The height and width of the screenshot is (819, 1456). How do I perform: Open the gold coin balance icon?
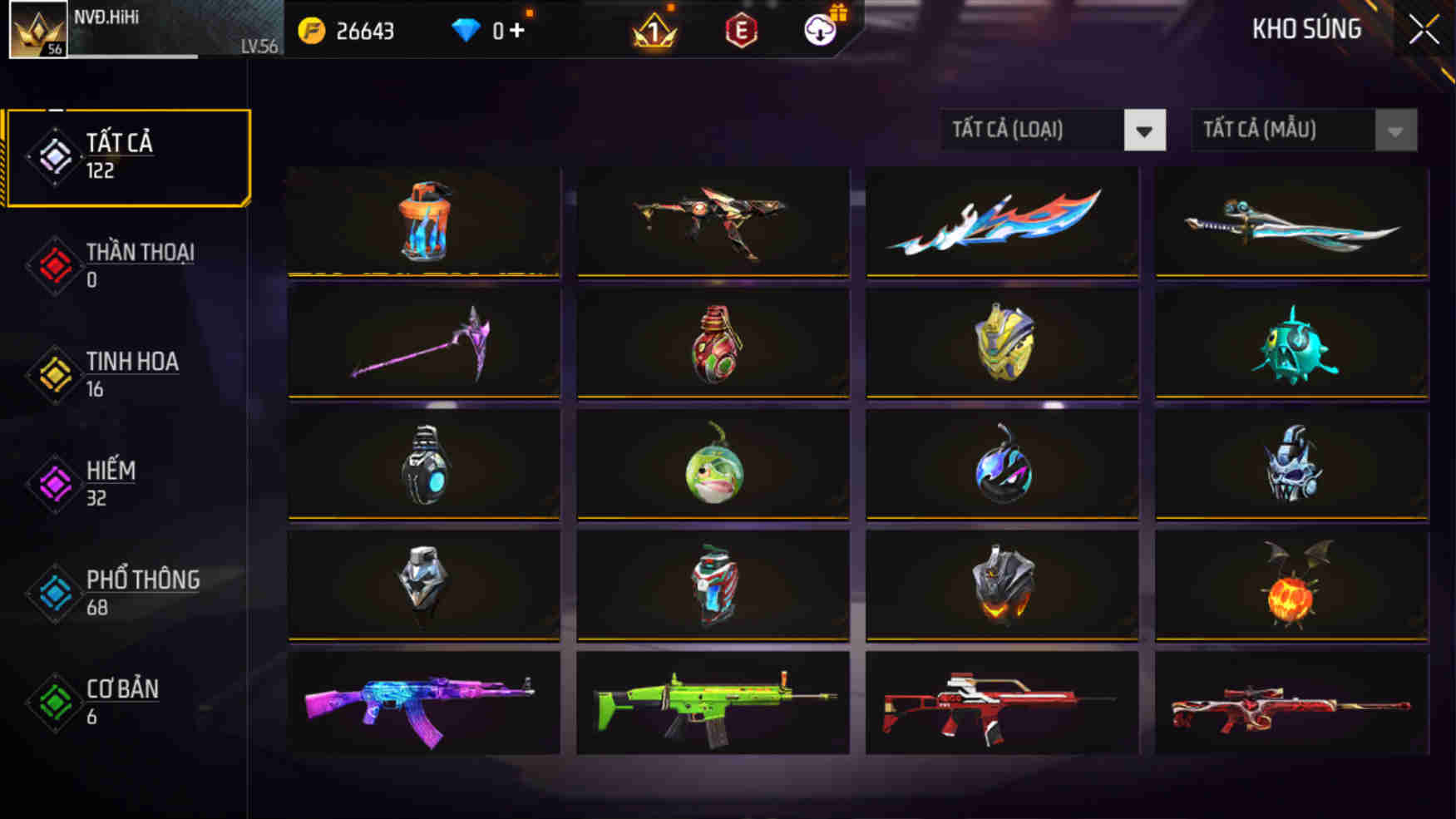[x=308, y=30]
